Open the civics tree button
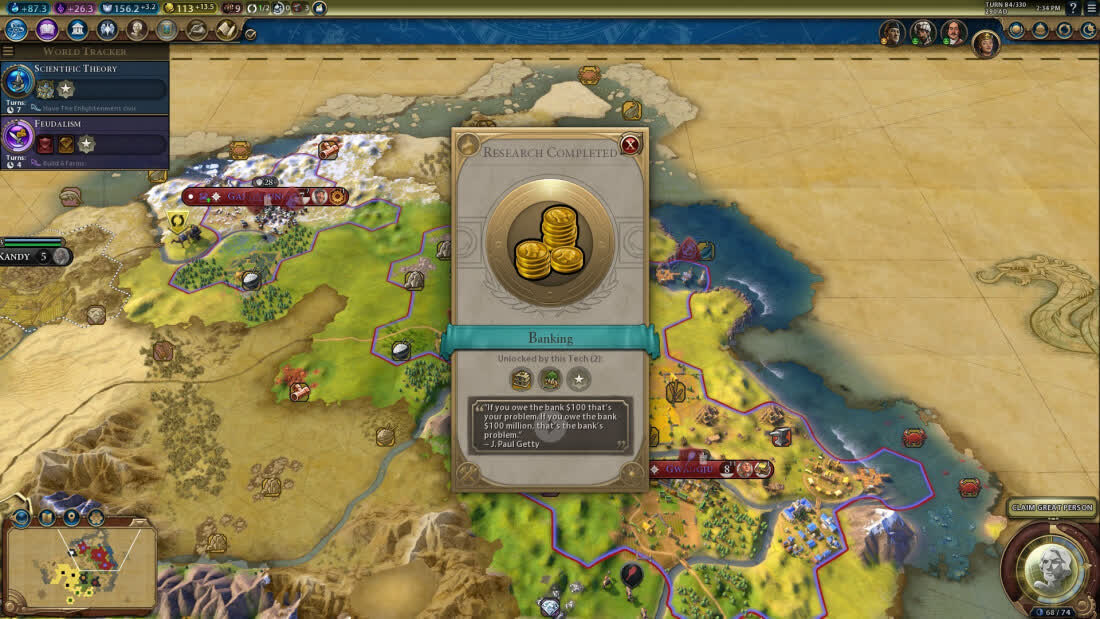Viewport: 1100px width, 619px height. [46, 30]
